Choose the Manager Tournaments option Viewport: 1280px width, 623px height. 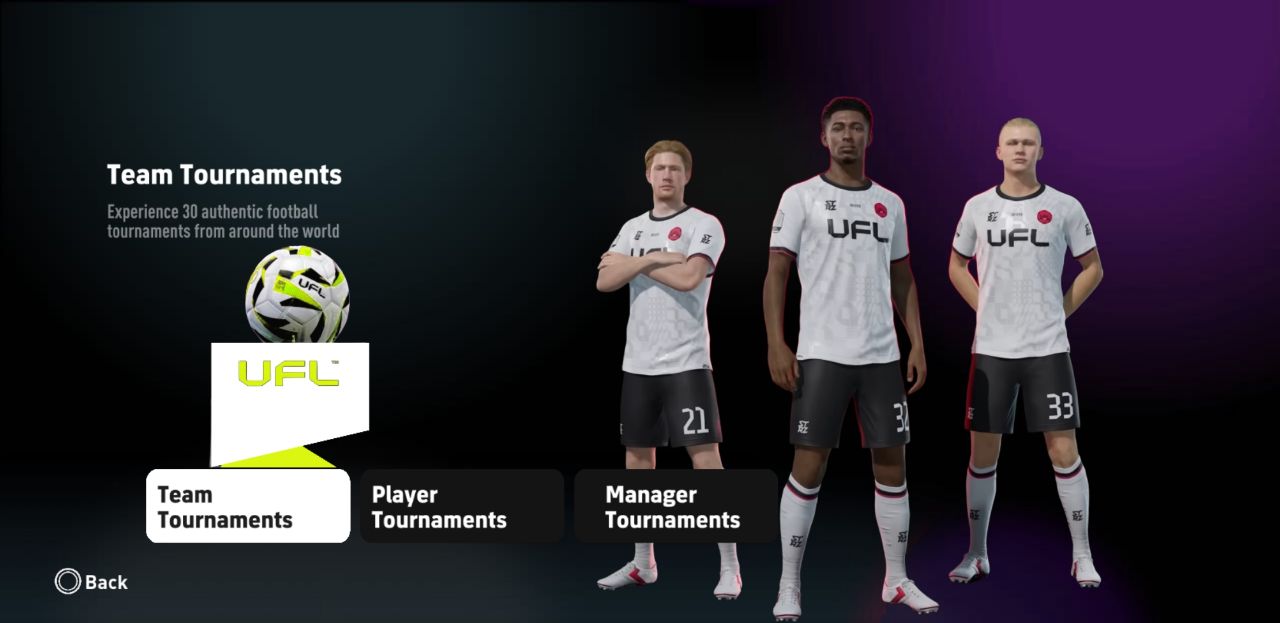[x=676, y=506]
